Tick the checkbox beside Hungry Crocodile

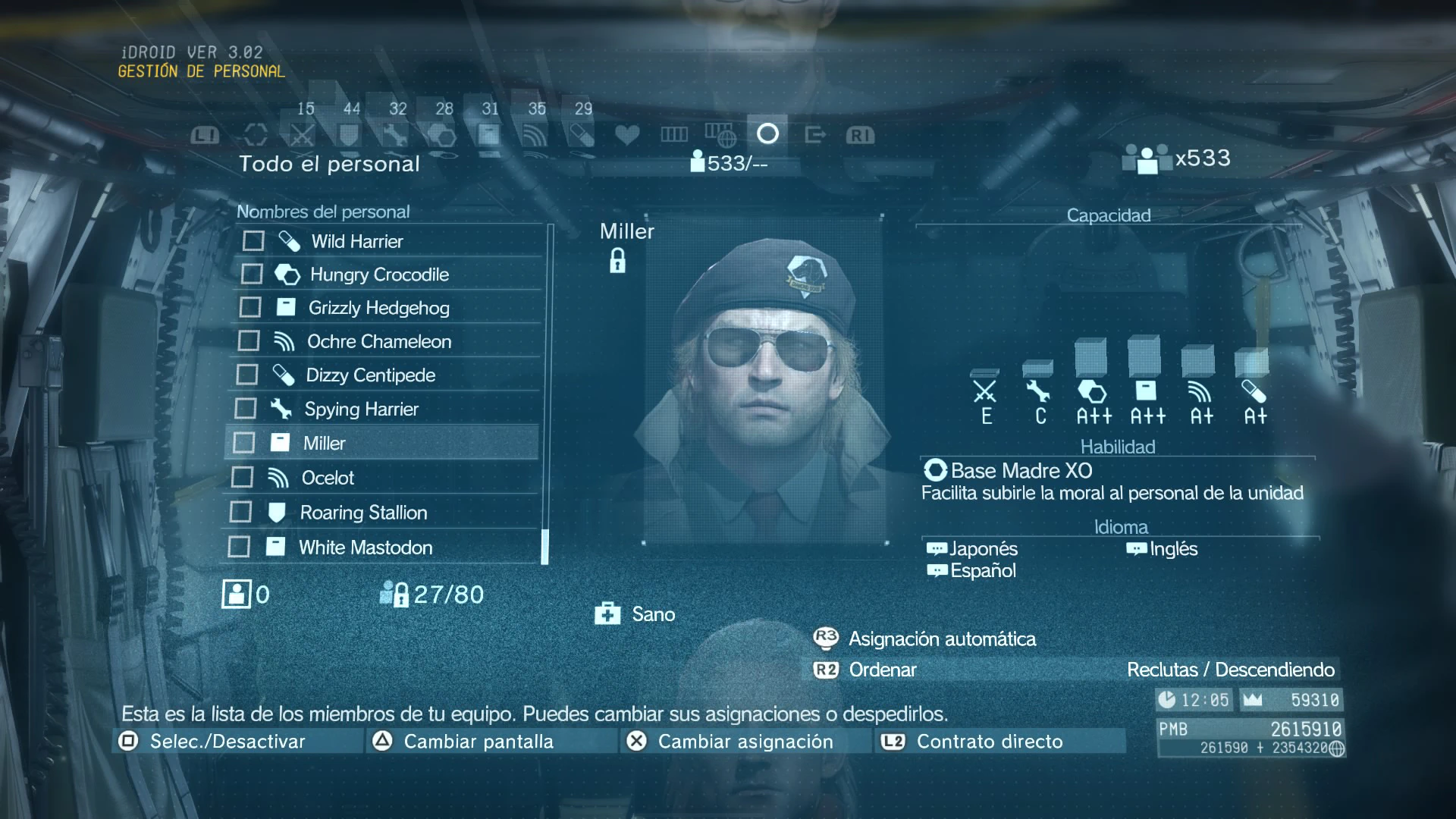point(252,274)
